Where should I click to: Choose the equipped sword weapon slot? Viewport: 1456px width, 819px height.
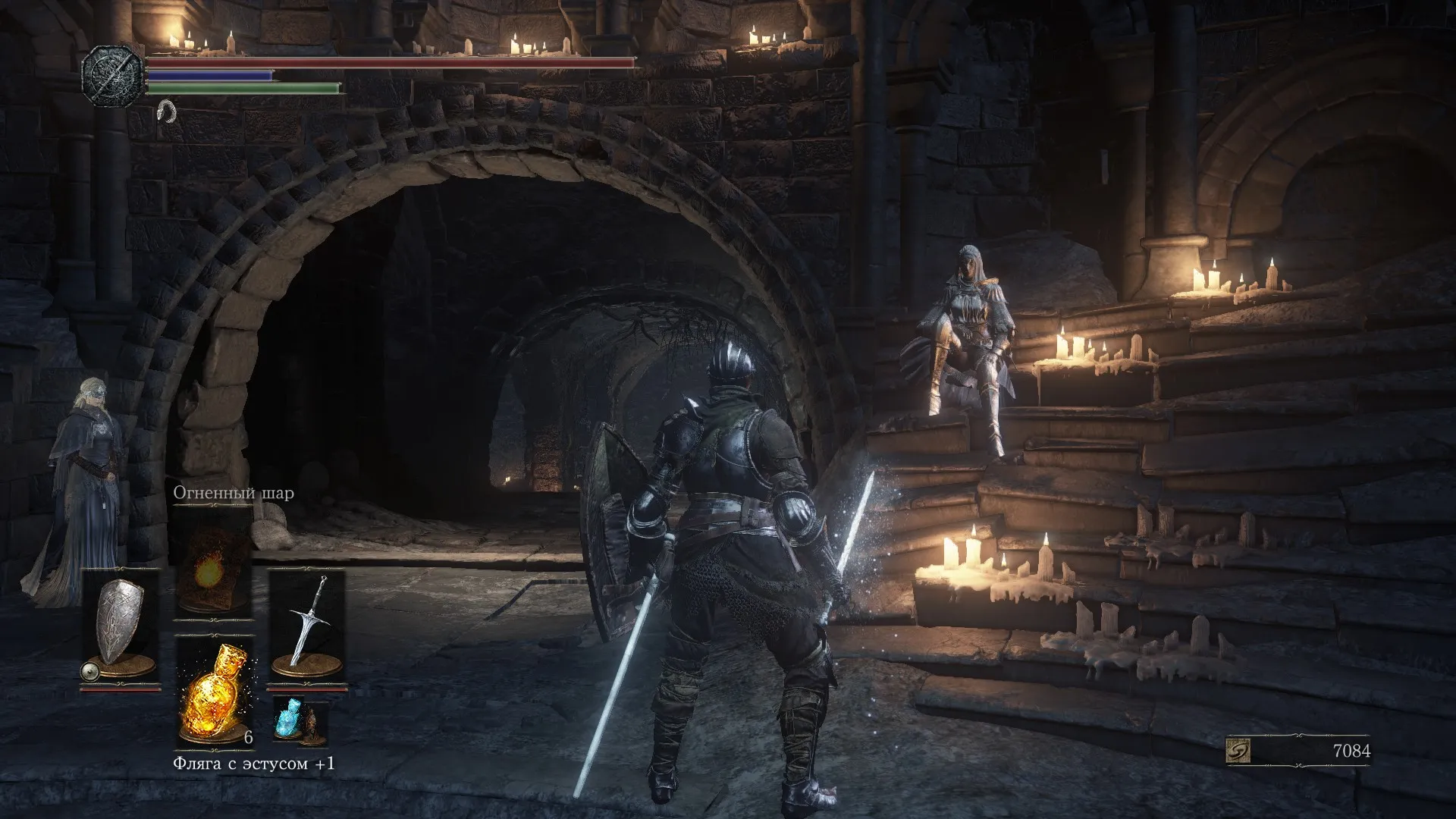coord(307,623)
